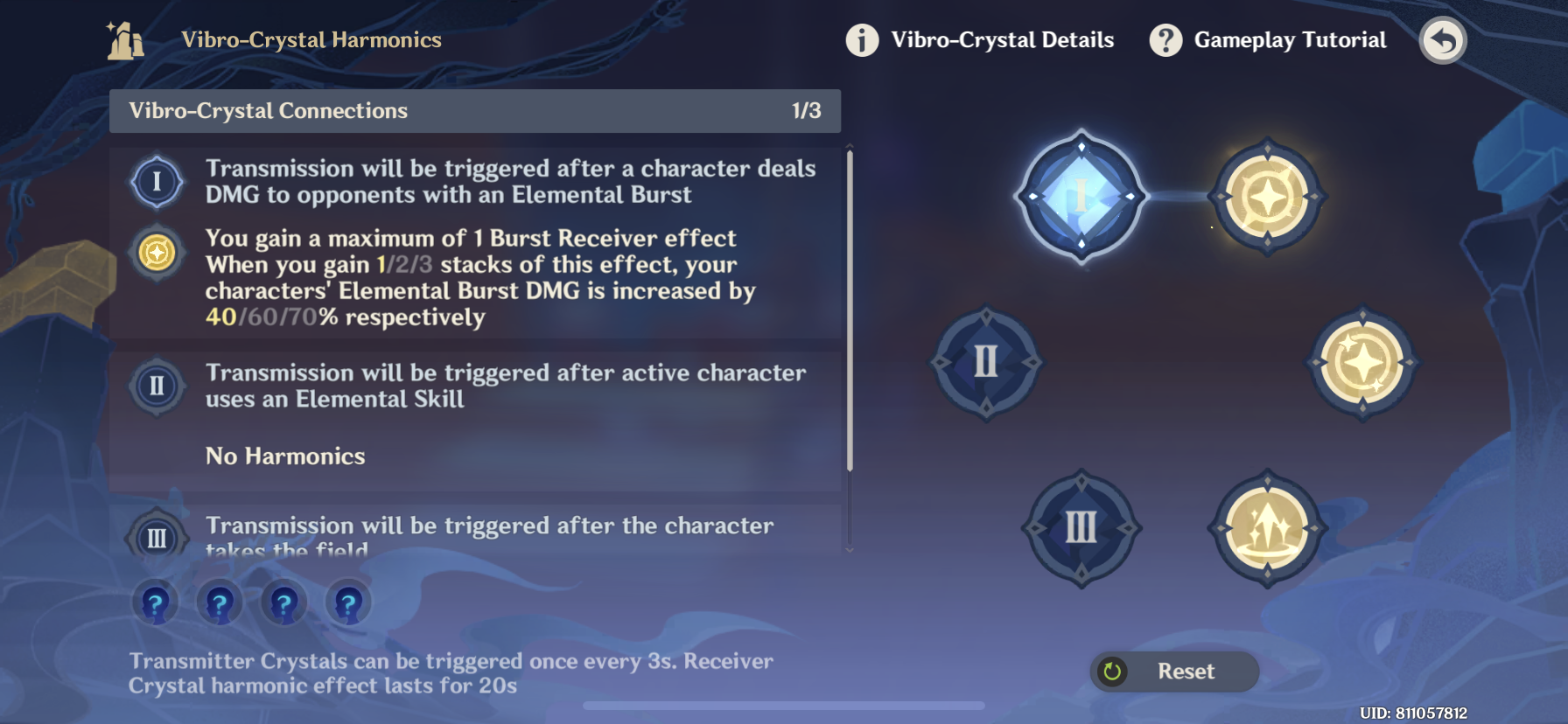Open the Gameplay Tutorial
Screen dimensions: 1568x724
click(1269, 40)
